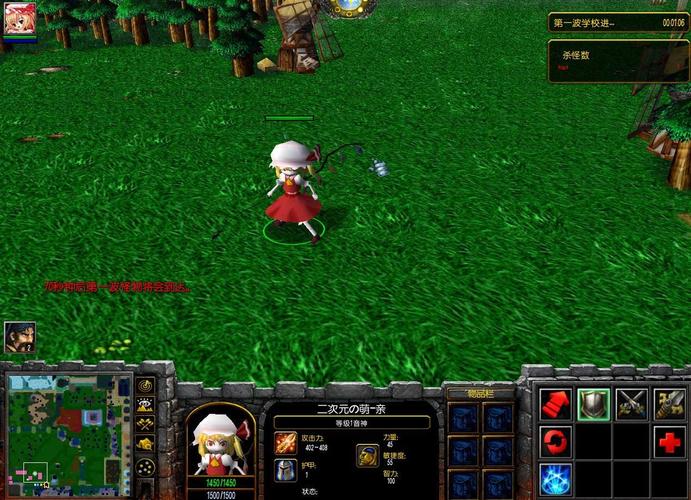The height and width of the screenshot is (500, 691).
Task: Select the shield Stop command
Action: pos(594,404)
